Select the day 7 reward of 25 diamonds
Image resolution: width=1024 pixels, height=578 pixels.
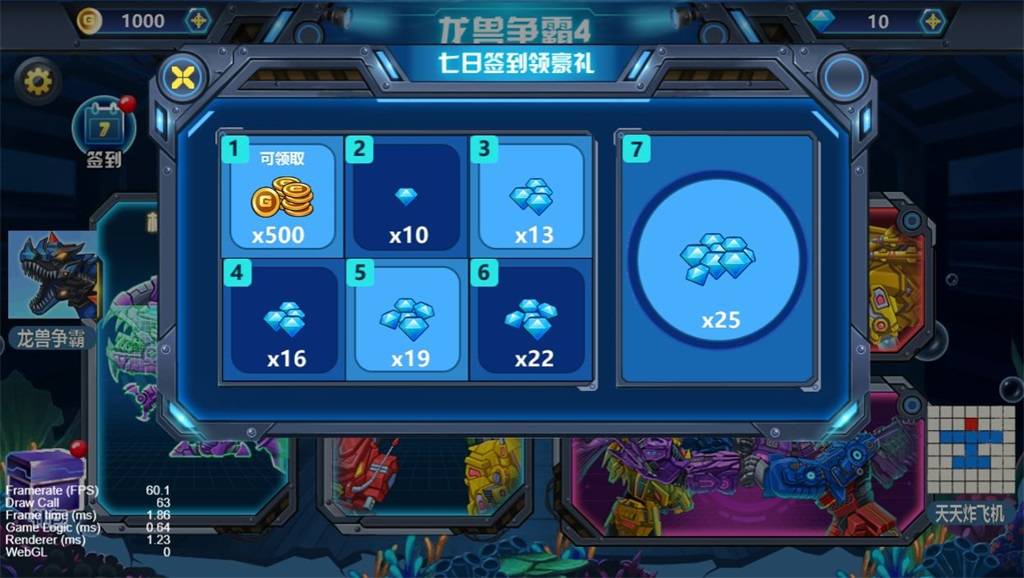click(x=720, y=259)
